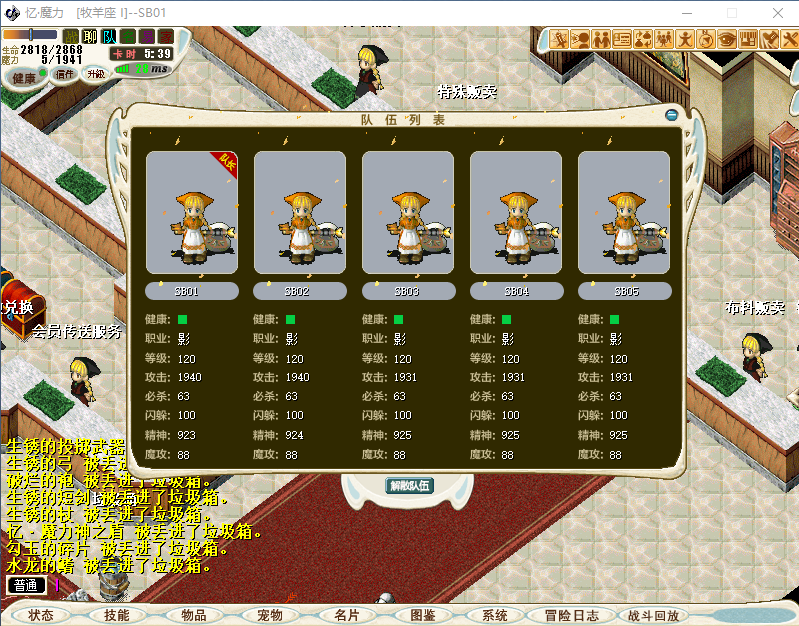Open the 状态 status menu

pyautogui.click(x=42, y=615)
